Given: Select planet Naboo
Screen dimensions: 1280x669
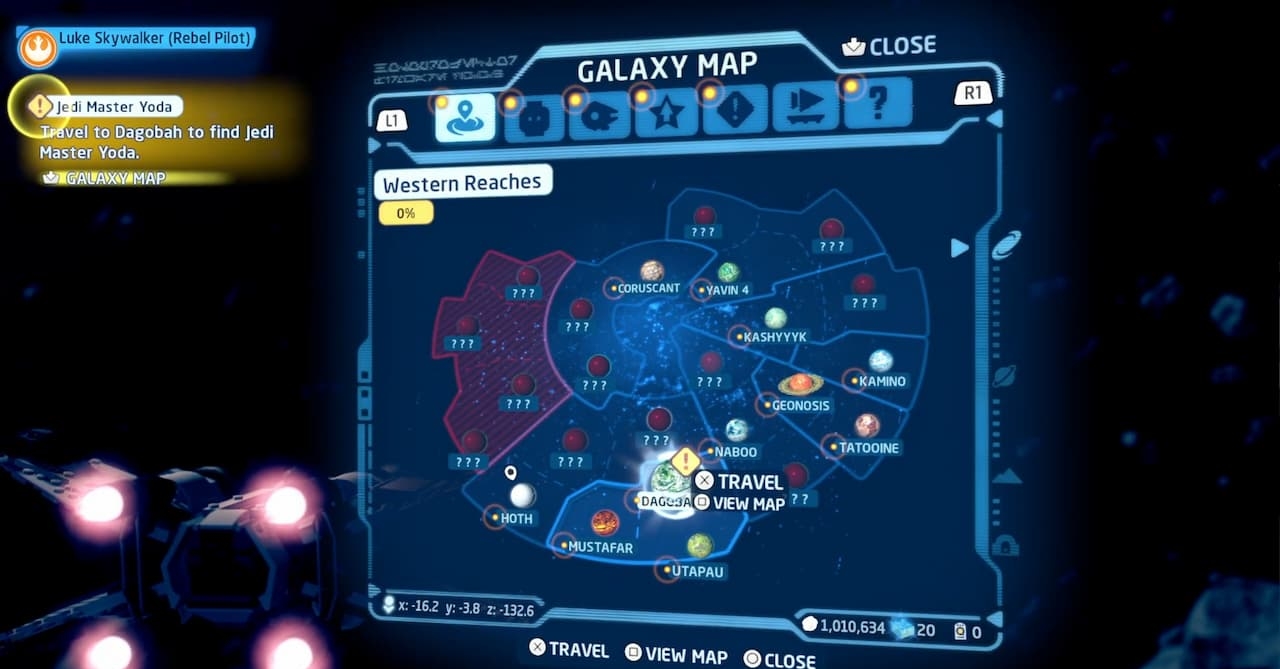Looking at the screenshot, I should tap(737, 431).
